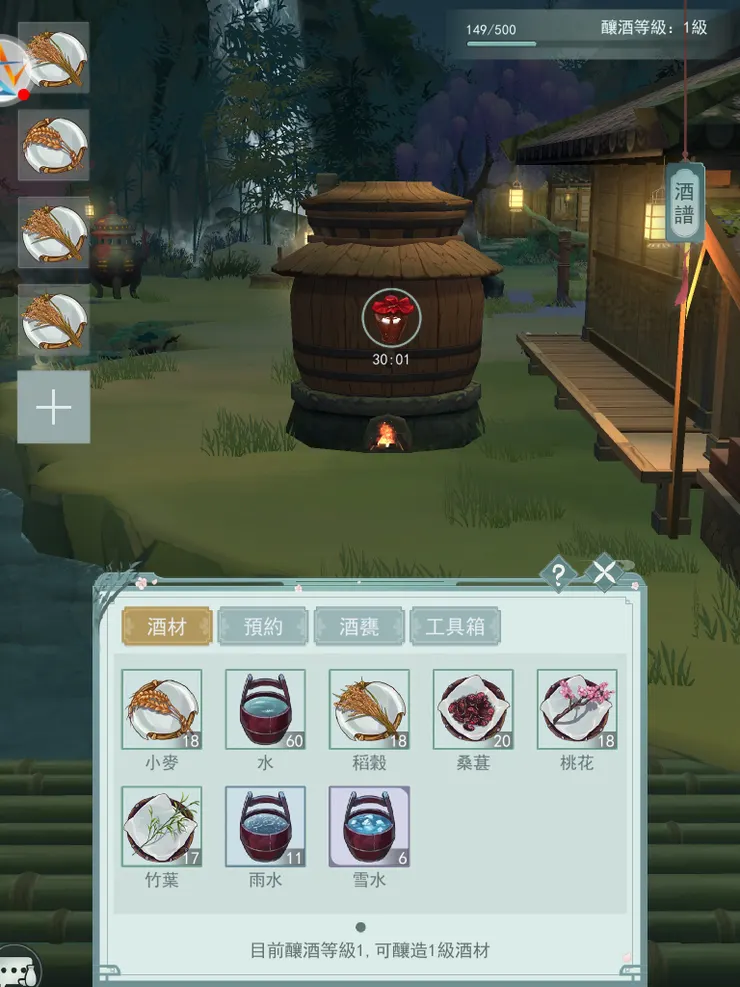Open the 酒譜 recipe book
This screenshot has height=987, width=740.
(x=684, y=201)
